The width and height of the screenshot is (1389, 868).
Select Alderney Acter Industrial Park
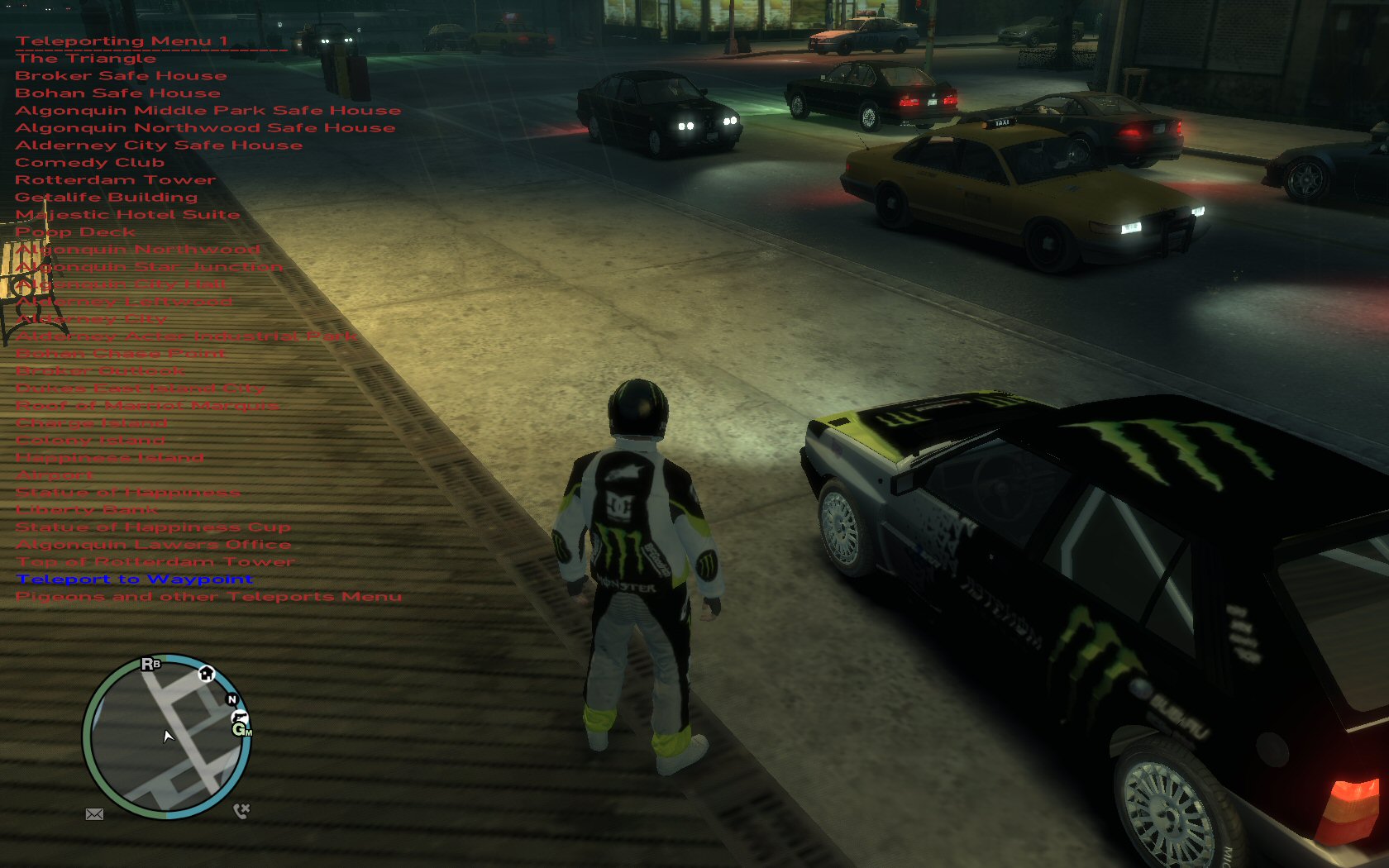(186, 336)
